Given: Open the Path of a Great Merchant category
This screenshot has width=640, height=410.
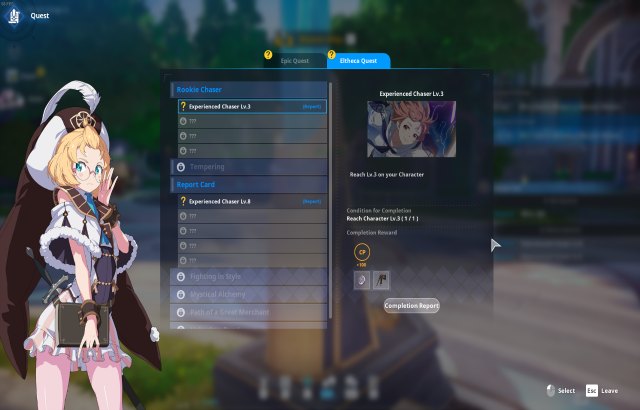Looking at the screenshot, I should tap(250, 312).
